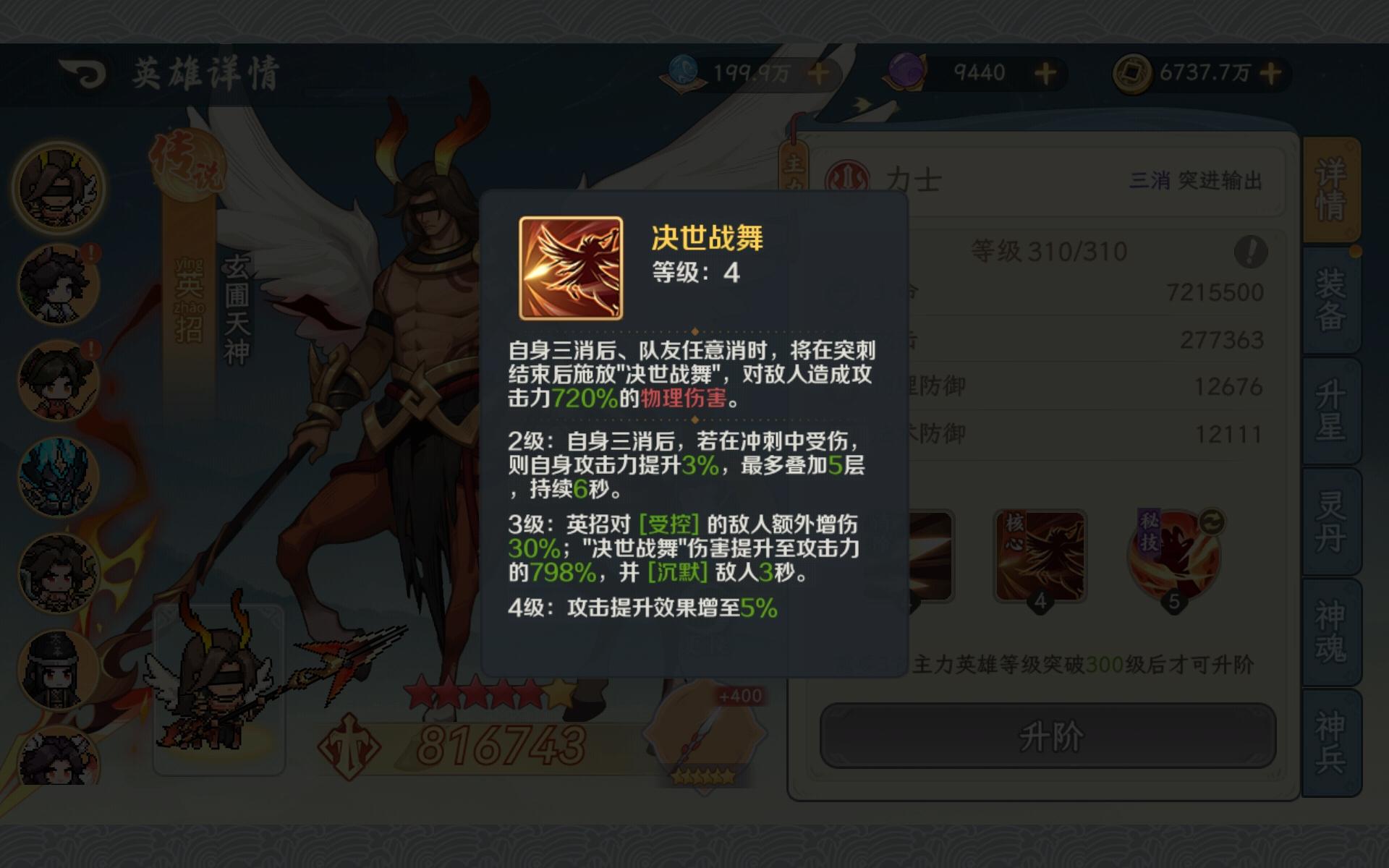Open the 决世战舞 skill icon

572,268
